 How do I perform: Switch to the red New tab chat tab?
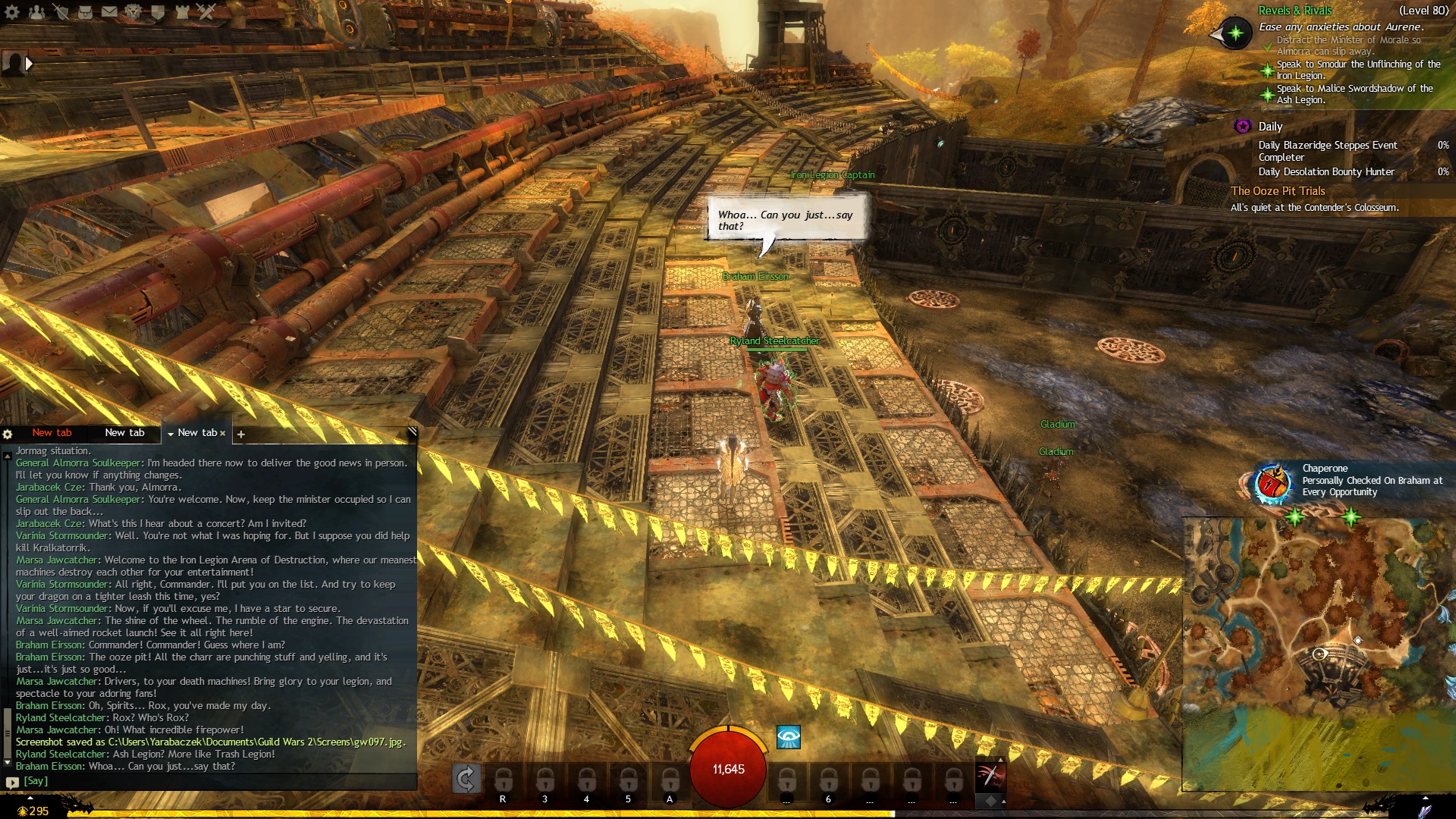[x=52, y=432]
